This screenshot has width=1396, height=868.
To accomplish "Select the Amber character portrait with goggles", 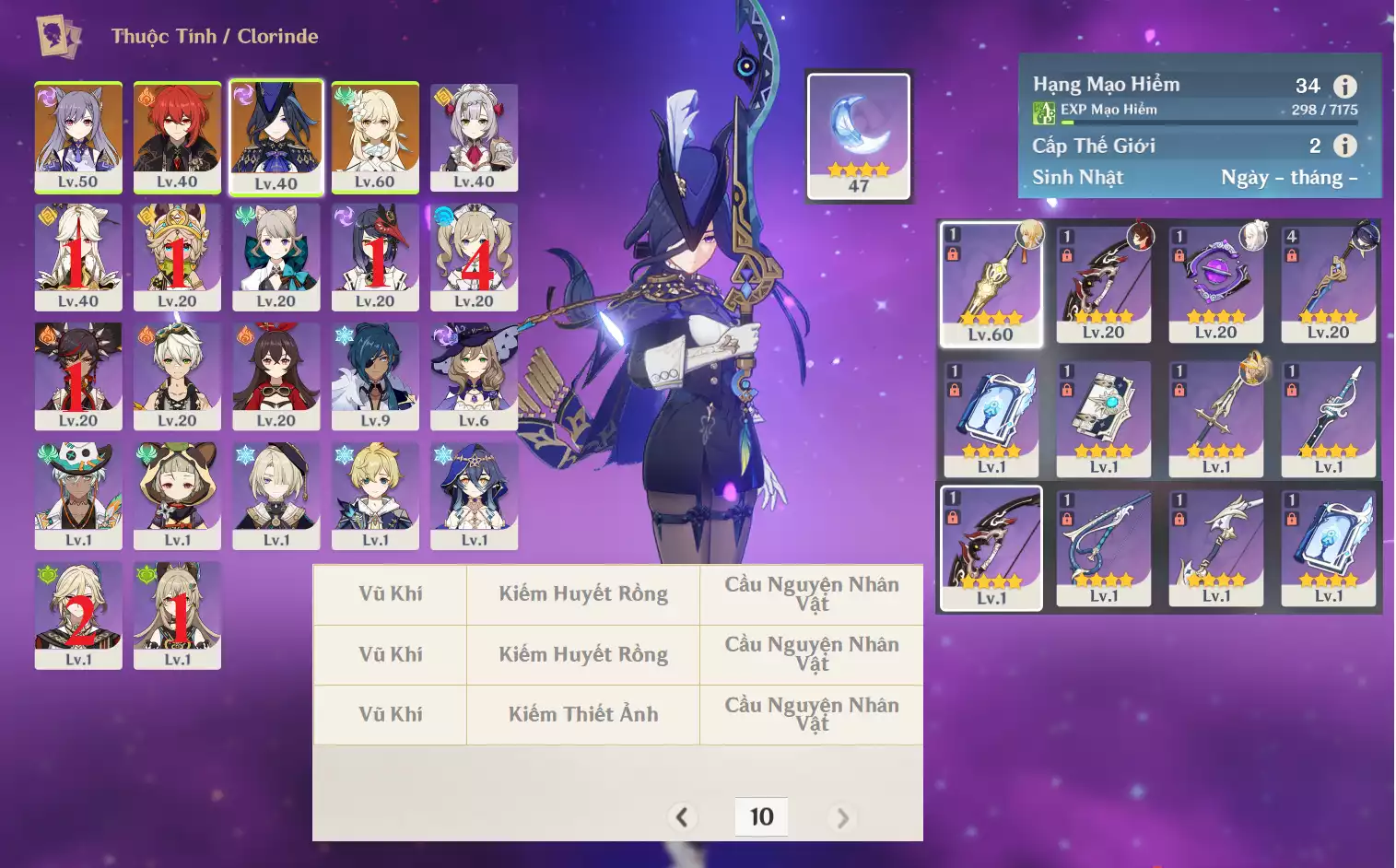I will [x=276, y=375].
